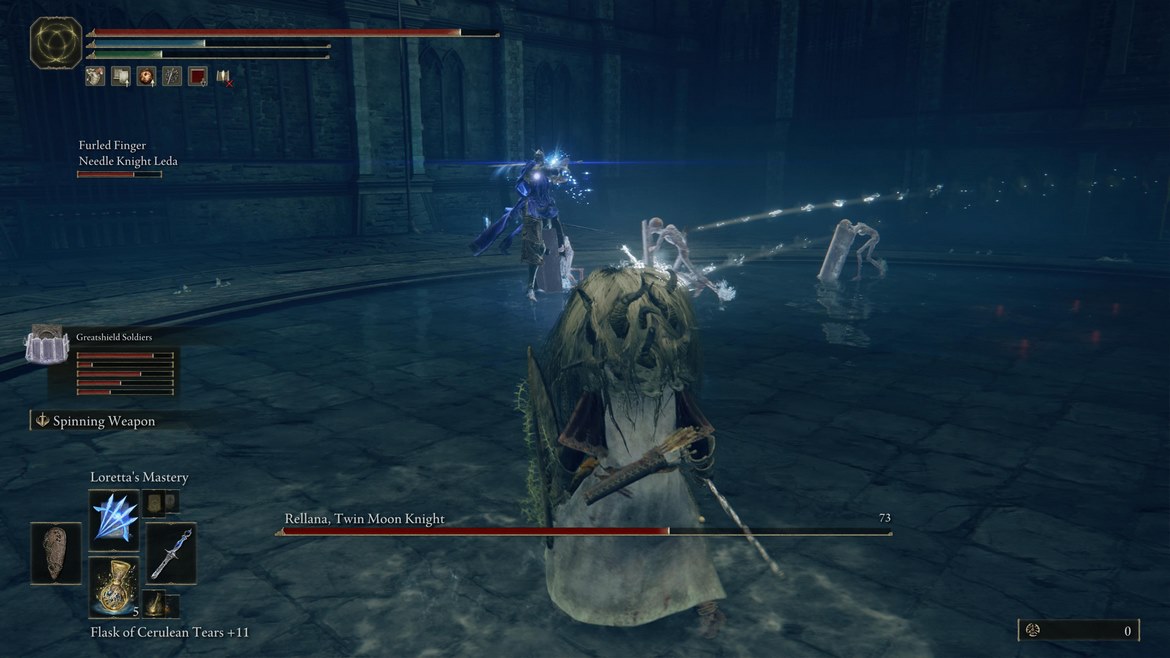Click the wand-shaped buff status icon
This screenshot has height=658, width=1170.
[172, 76]
